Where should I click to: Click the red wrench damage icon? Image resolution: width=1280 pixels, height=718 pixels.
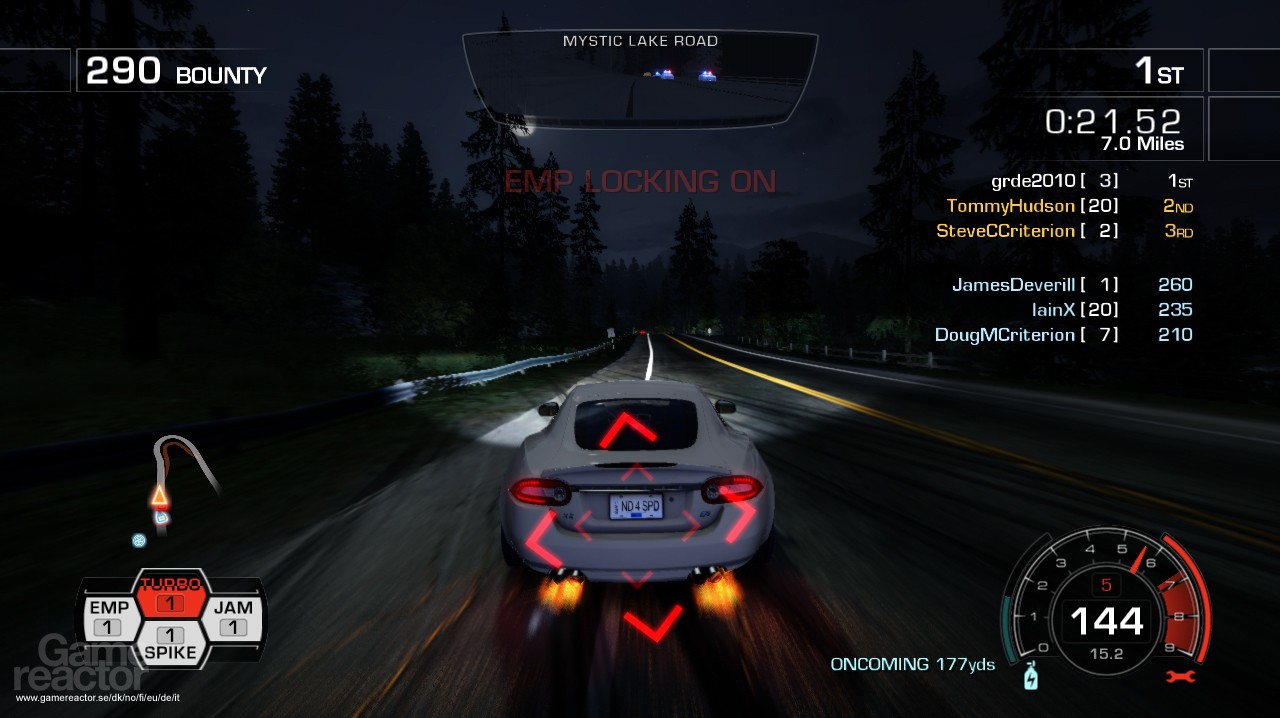point(1181,677)
